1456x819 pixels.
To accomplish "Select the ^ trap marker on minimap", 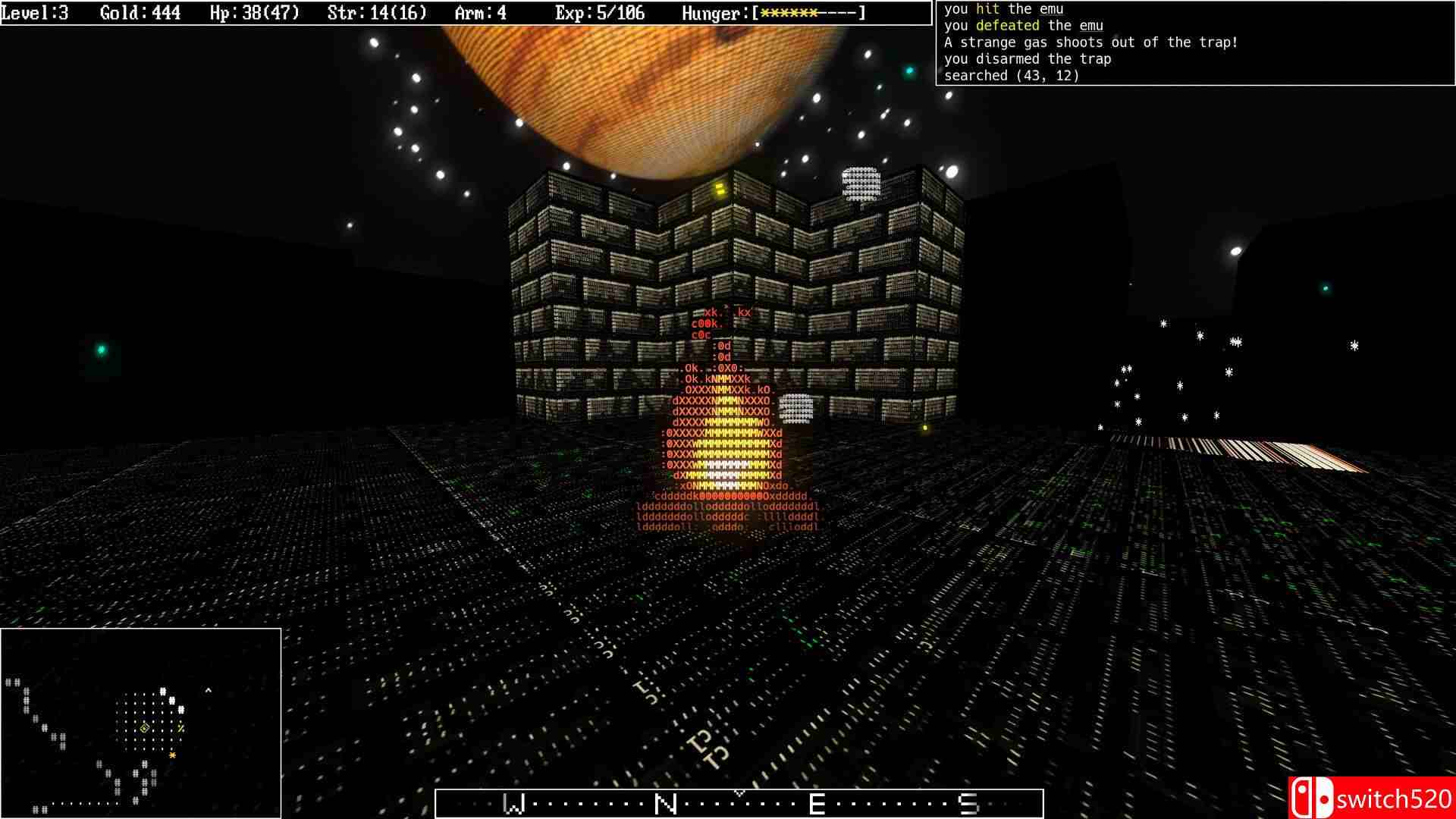I will (x=208, y=690).
